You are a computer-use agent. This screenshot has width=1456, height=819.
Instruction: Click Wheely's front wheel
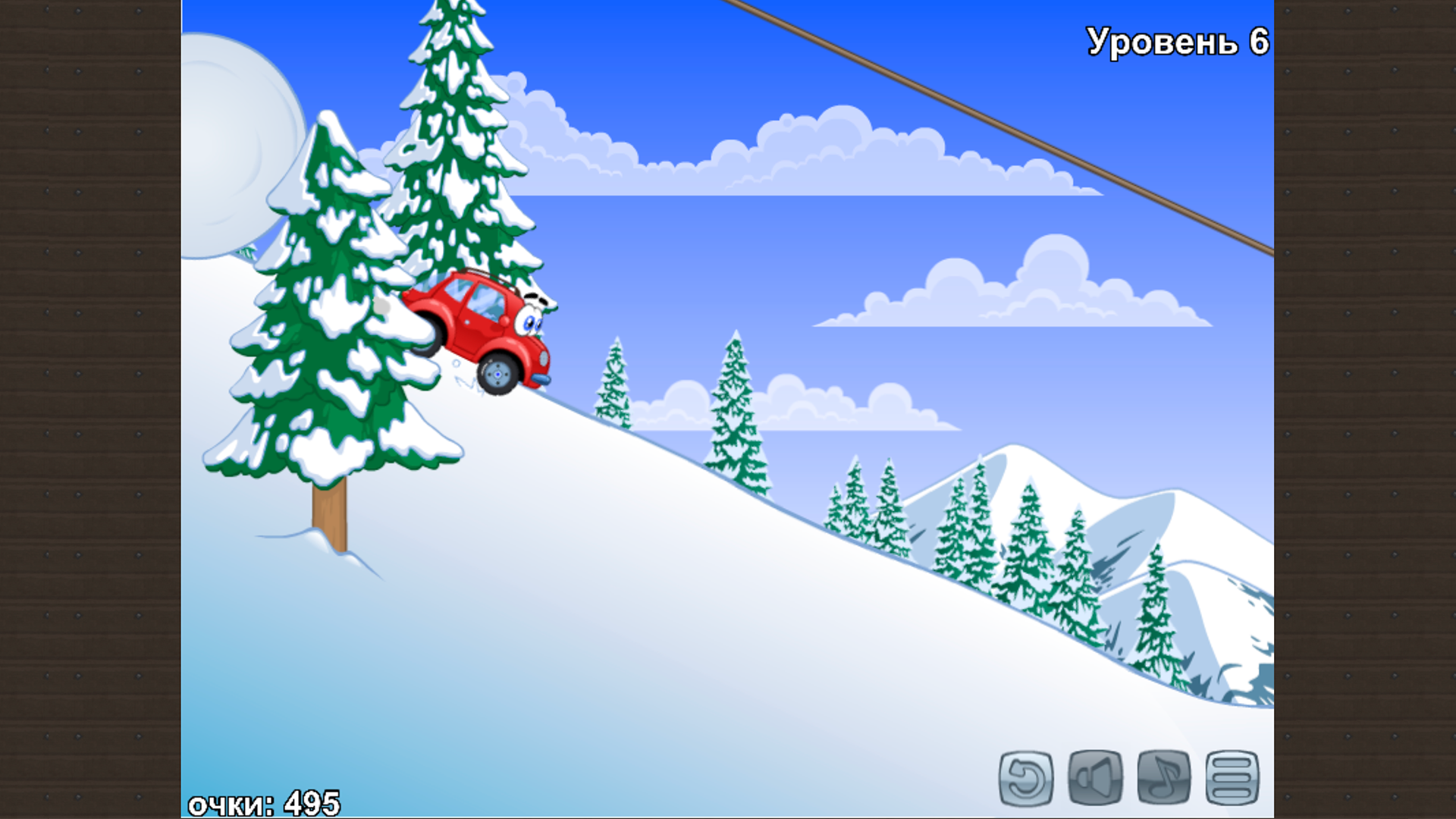498,373
